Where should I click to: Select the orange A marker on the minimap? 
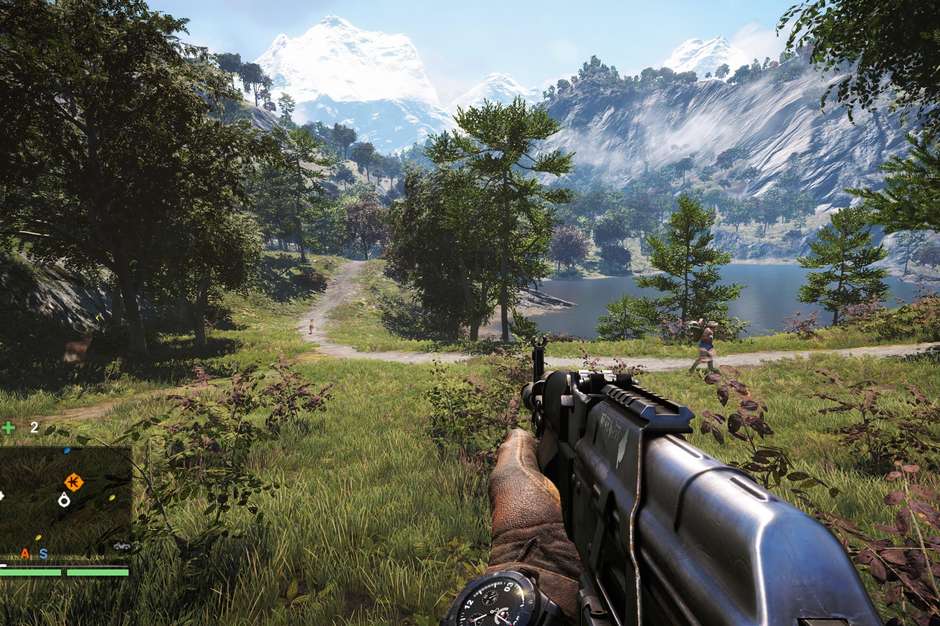(26, 553)
